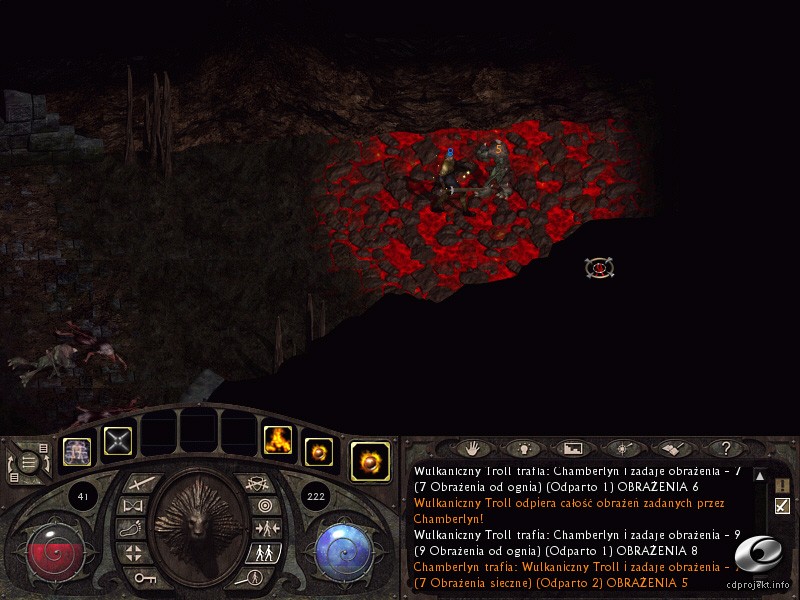This screenshot has width=800, height=600.
Task: Select the active fiery orb spell slot
Action: coord(370,462)
